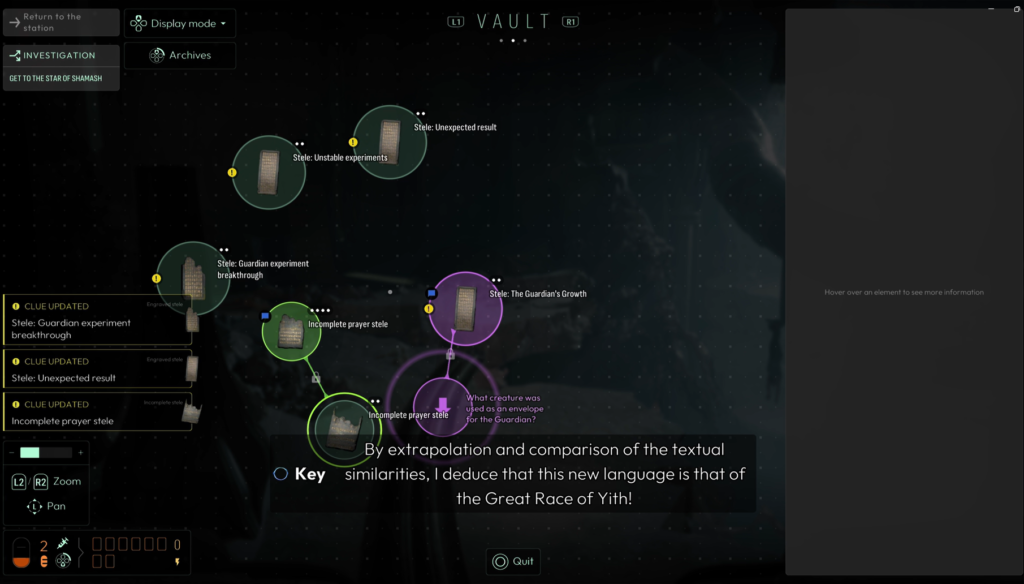Choose the Guardian experiment breakthrough stele node

tap(193, 278)
